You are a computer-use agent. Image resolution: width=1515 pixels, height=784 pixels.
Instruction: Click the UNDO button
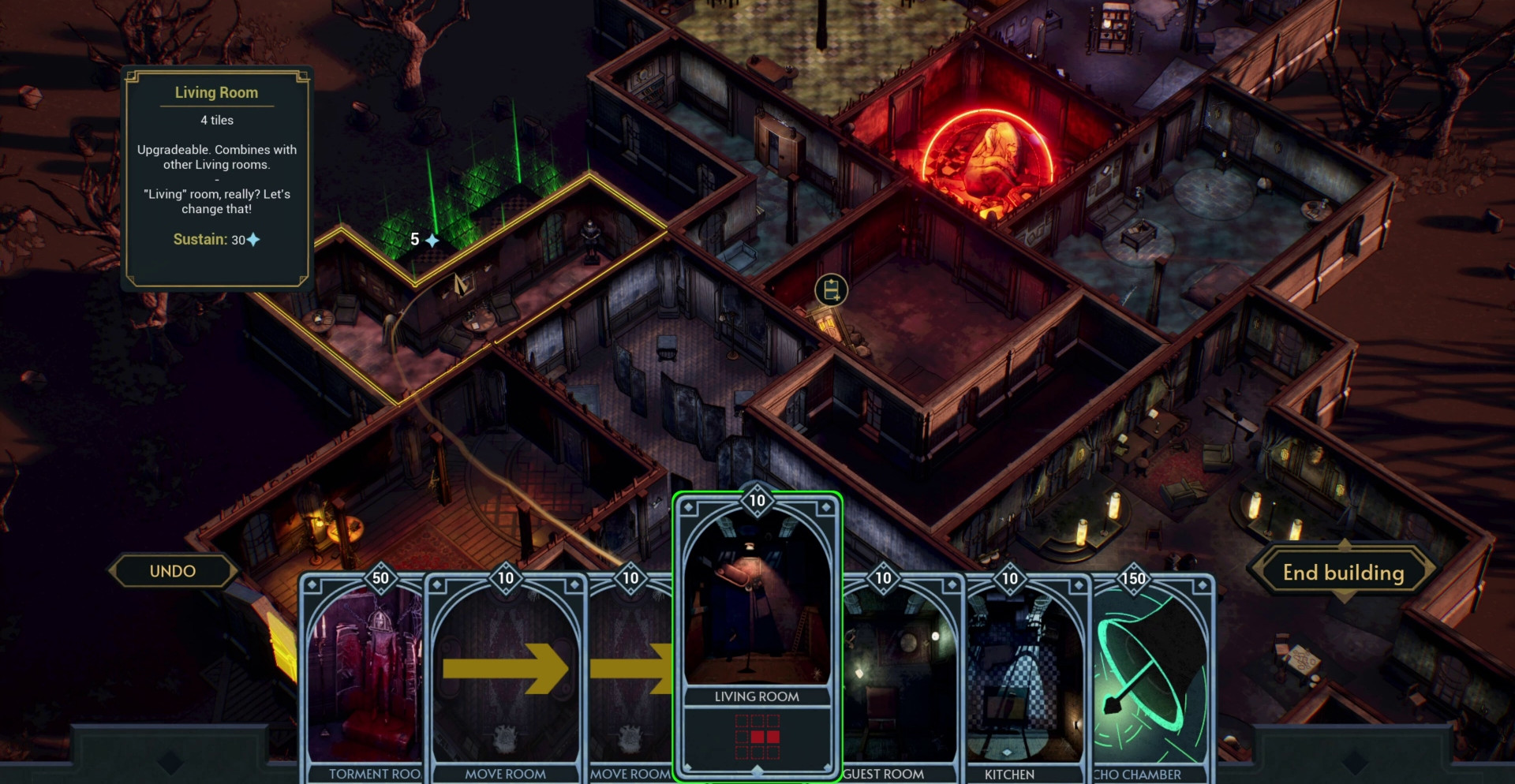[173, 571]
